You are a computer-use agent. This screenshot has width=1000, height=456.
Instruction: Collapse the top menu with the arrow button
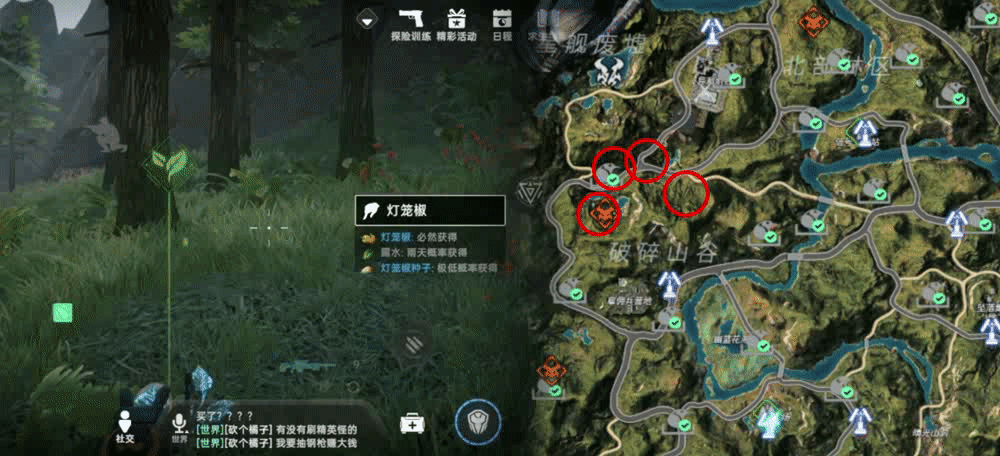point(367,19)
